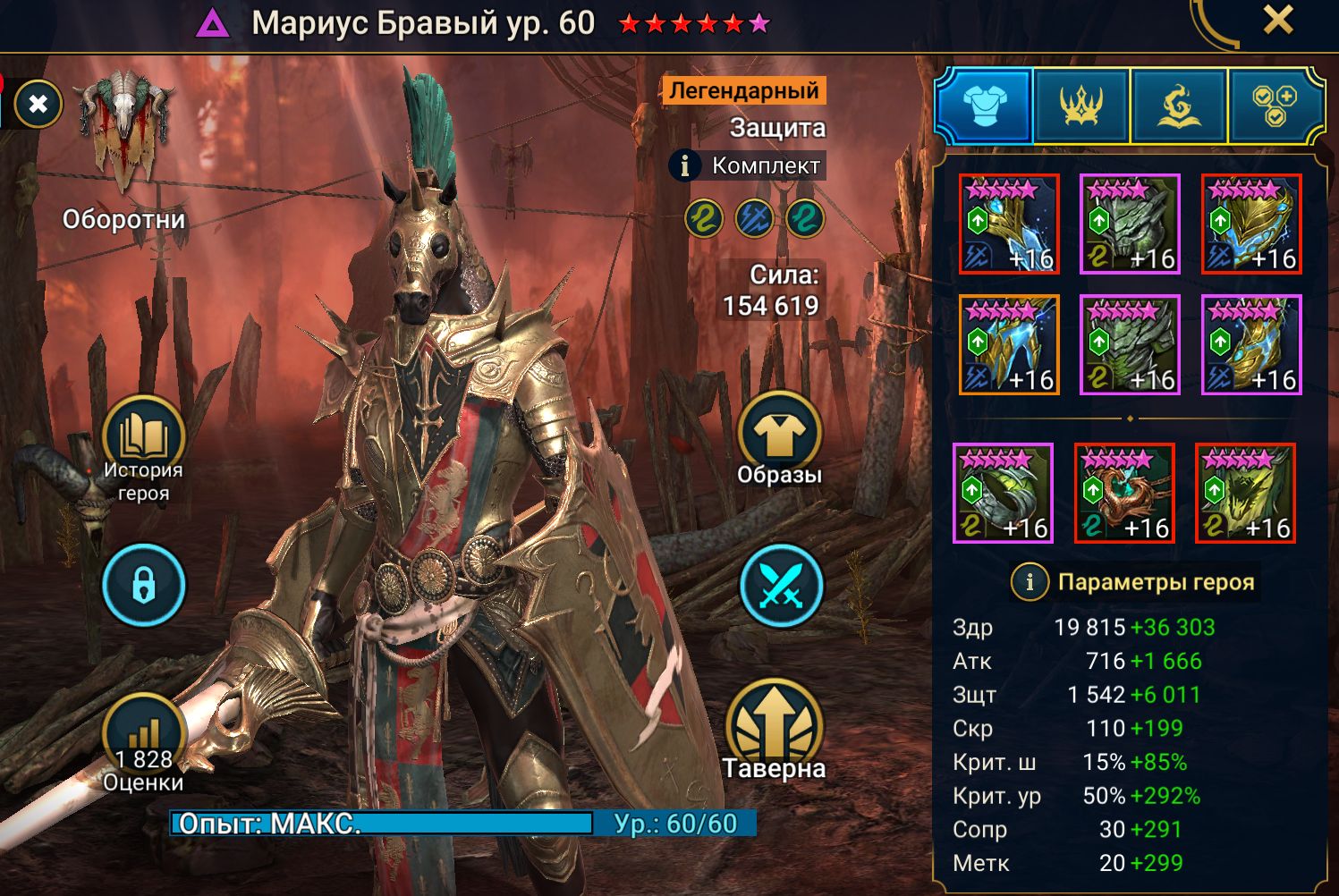The image size is (1339, 896).
Task: Select the equipped ring accessory slot
Action: point(1003,493)
